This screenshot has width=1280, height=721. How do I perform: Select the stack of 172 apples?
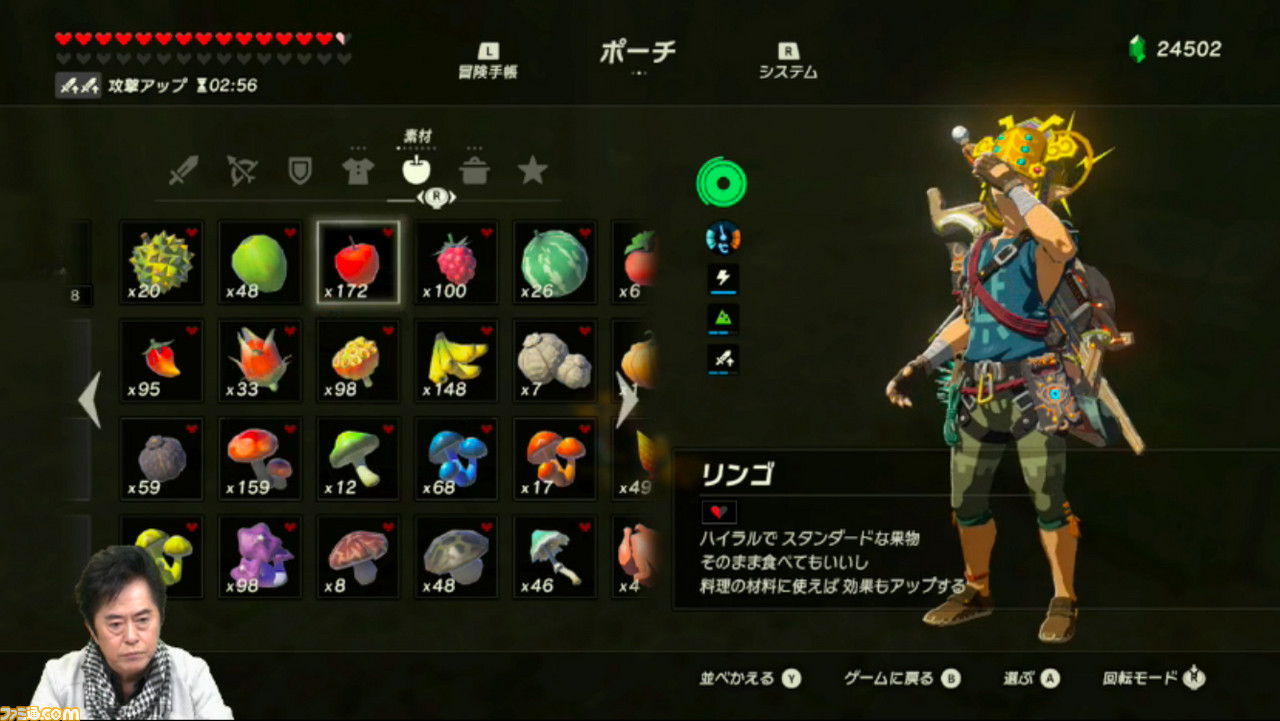click(x=357, y=262)
